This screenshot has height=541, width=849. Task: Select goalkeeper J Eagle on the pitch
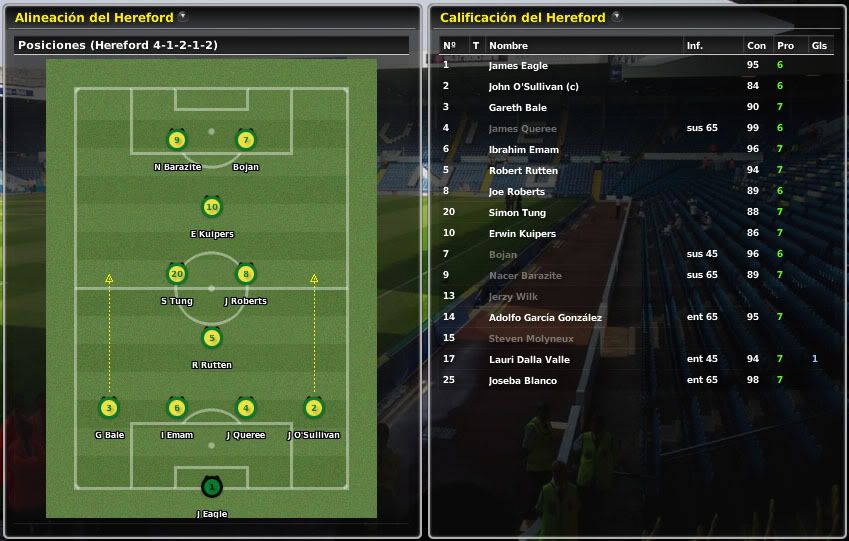pos(211,488)
